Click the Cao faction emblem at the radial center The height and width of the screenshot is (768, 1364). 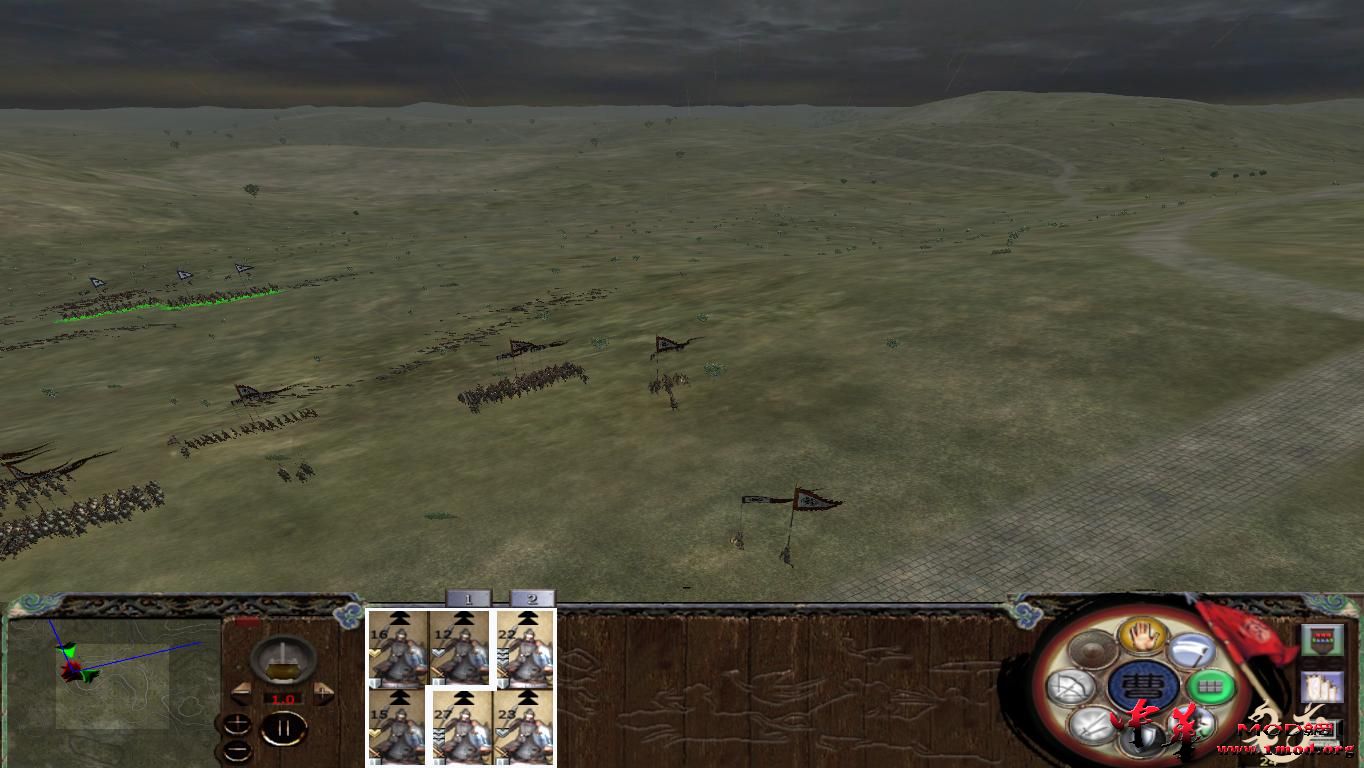click(1146, 683)
